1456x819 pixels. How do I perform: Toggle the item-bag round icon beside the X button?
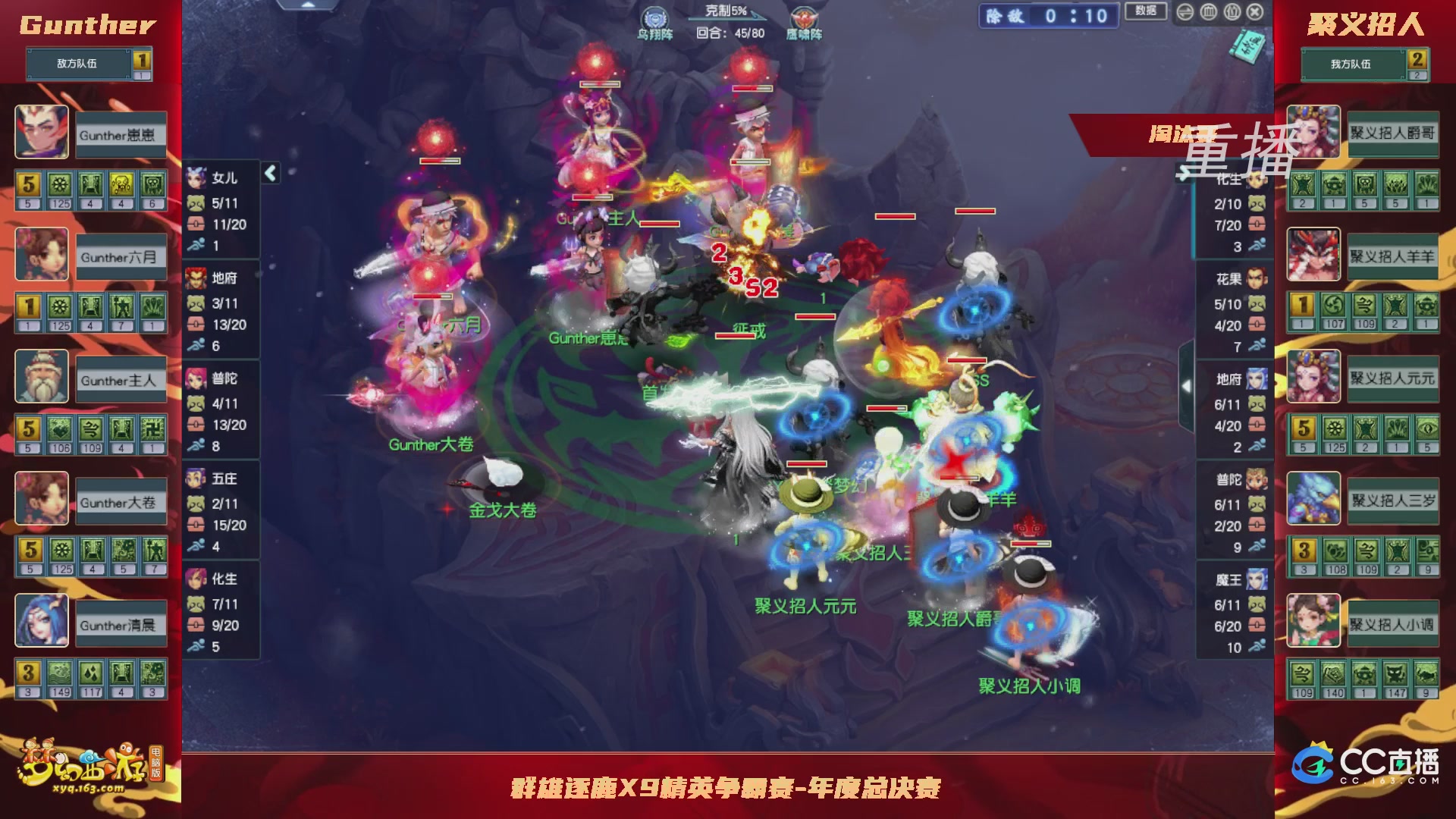(1232, 12)
